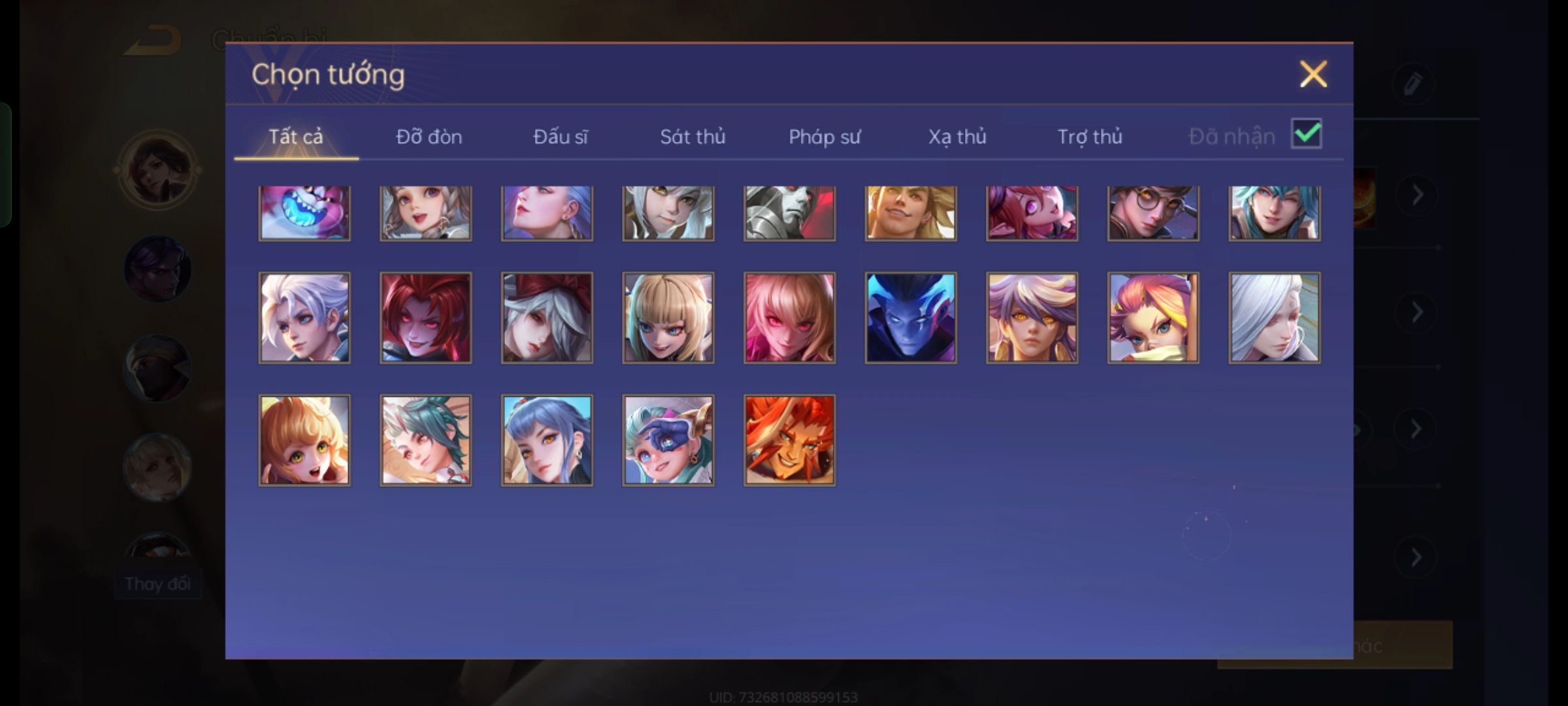1568x706 pixels.
Task: Select the armored gray knight hero
Action: (789, 213)
